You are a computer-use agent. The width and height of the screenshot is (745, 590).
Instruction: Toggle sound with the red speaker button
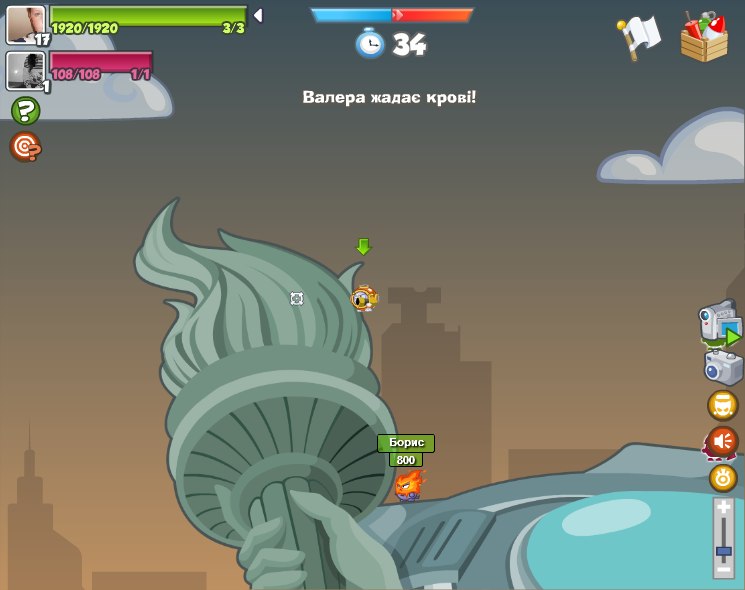(722, 441)
